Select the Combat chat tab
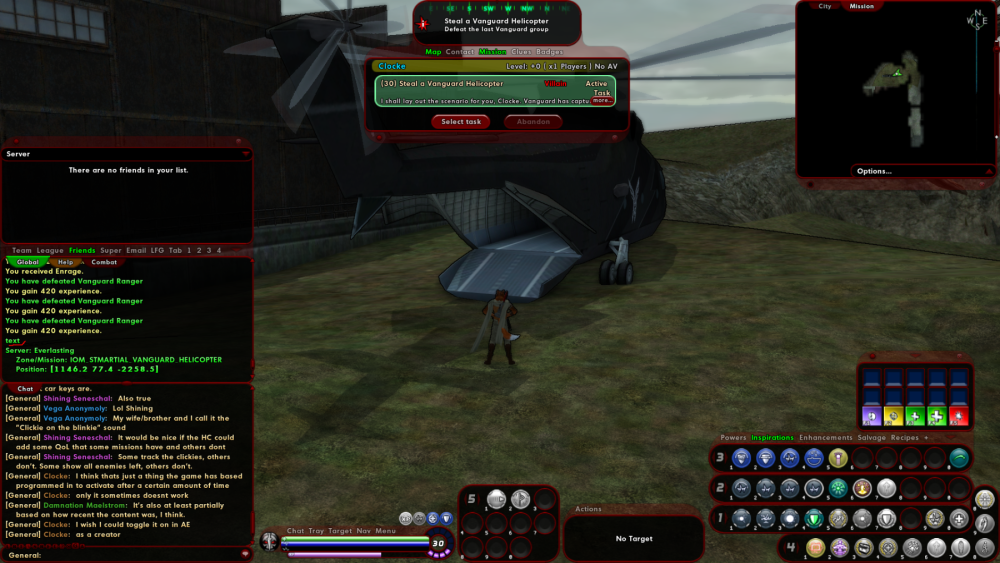This screenshot has height=563, width=1000. (x=104, y=262)
